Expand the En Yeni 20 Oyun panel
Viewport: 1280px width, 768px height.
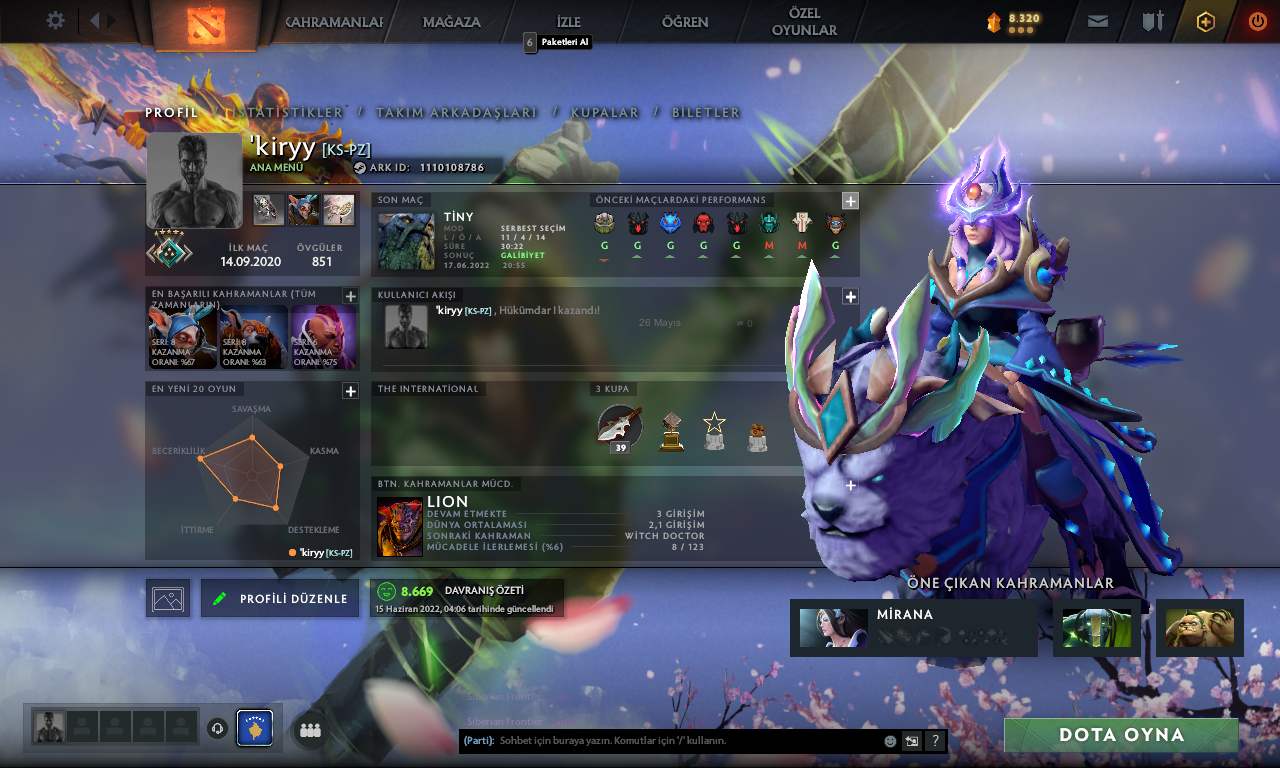click(x=350, y=391)
